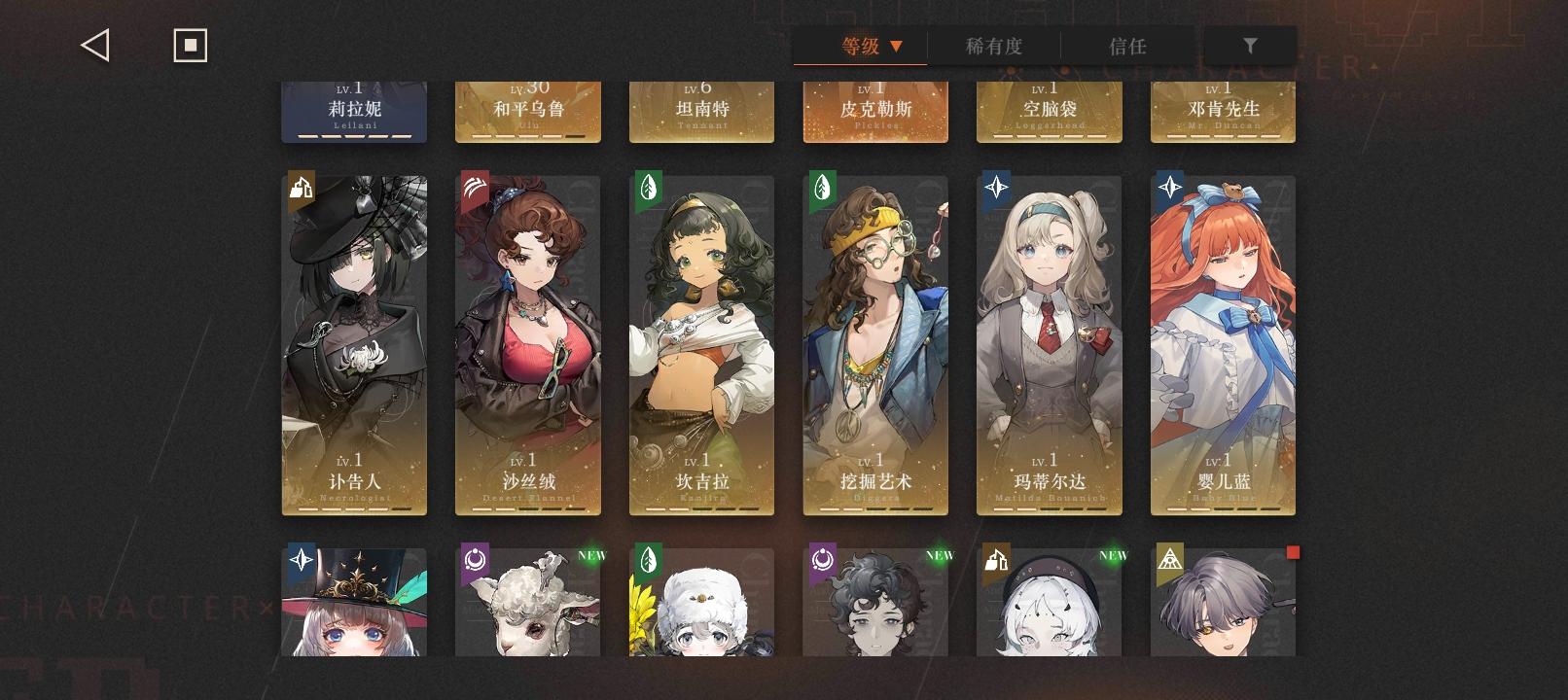Open the 等级 sort order dropdown
The width and height of the screenshot is (1568, 700).
tap(860, 46)
